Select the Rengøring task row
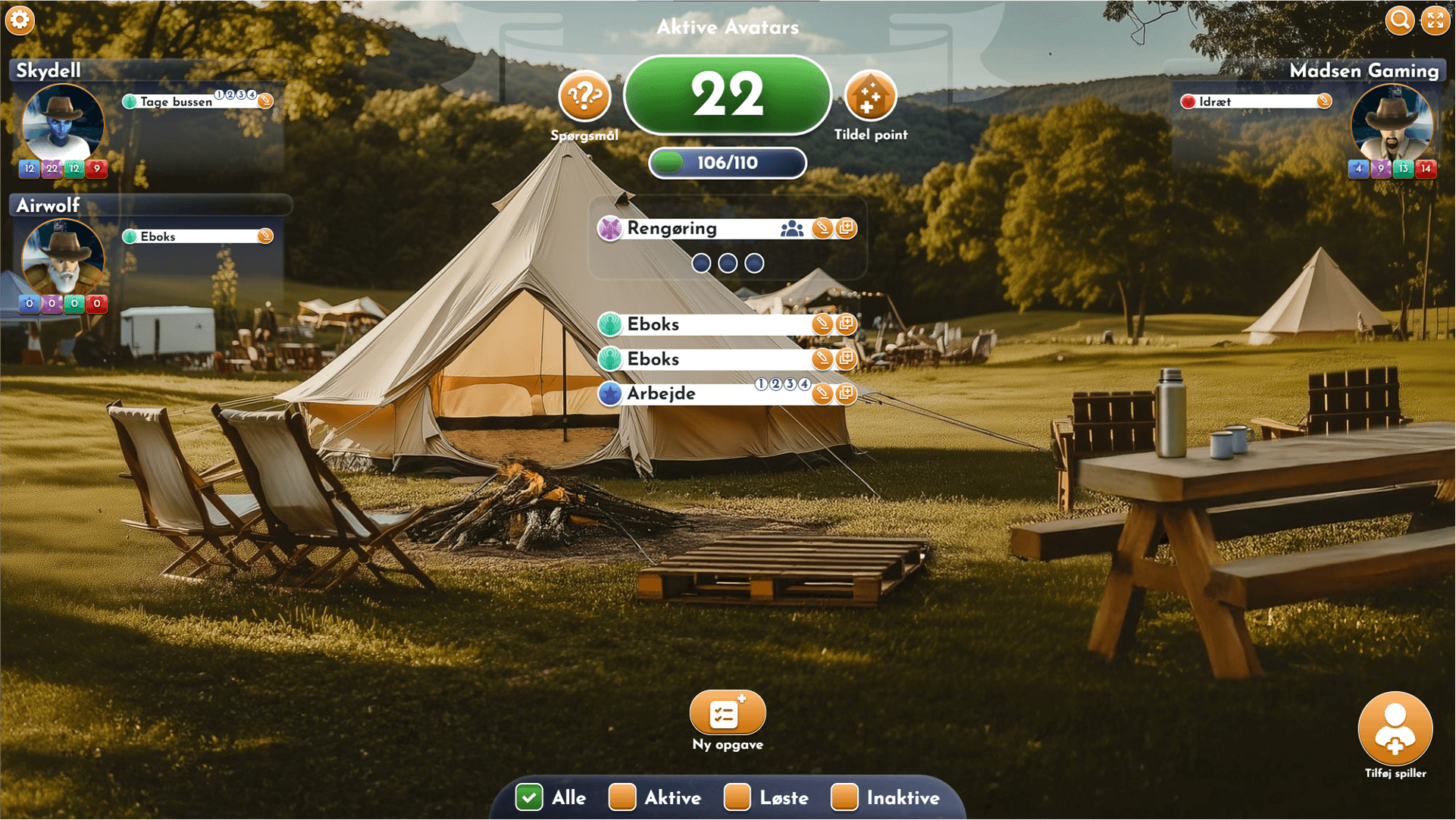 (697, 228)
